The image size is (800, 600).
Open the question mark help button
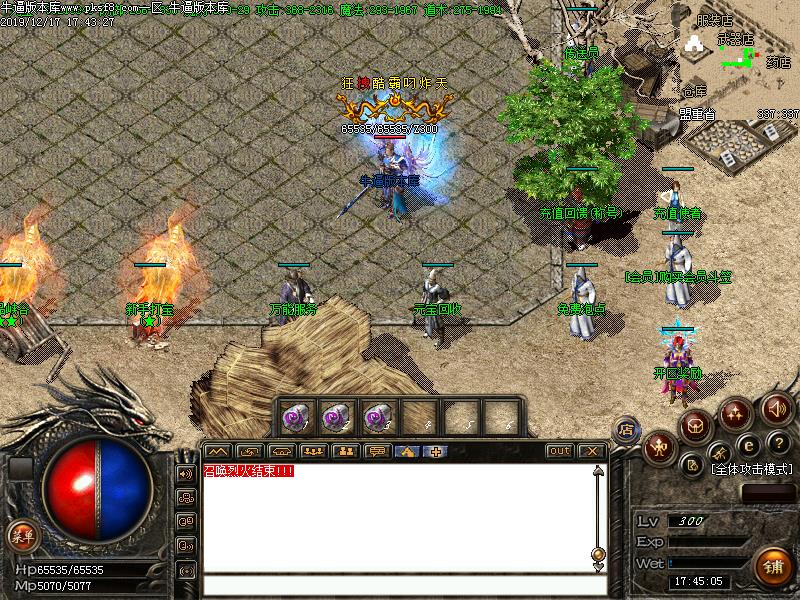click(x=780, y=443)
